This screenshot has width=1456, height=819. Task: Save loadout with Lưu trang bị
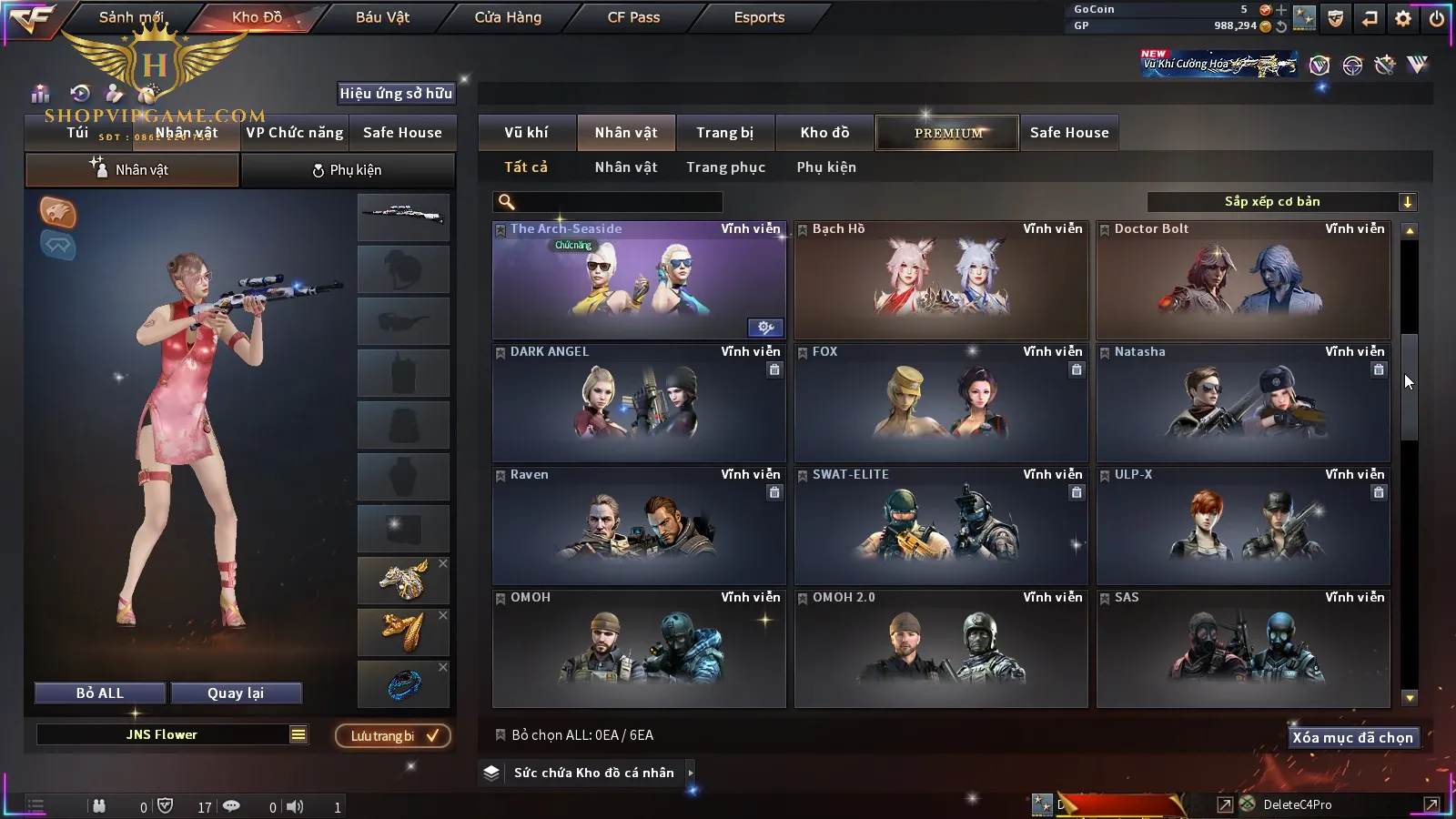393,736
